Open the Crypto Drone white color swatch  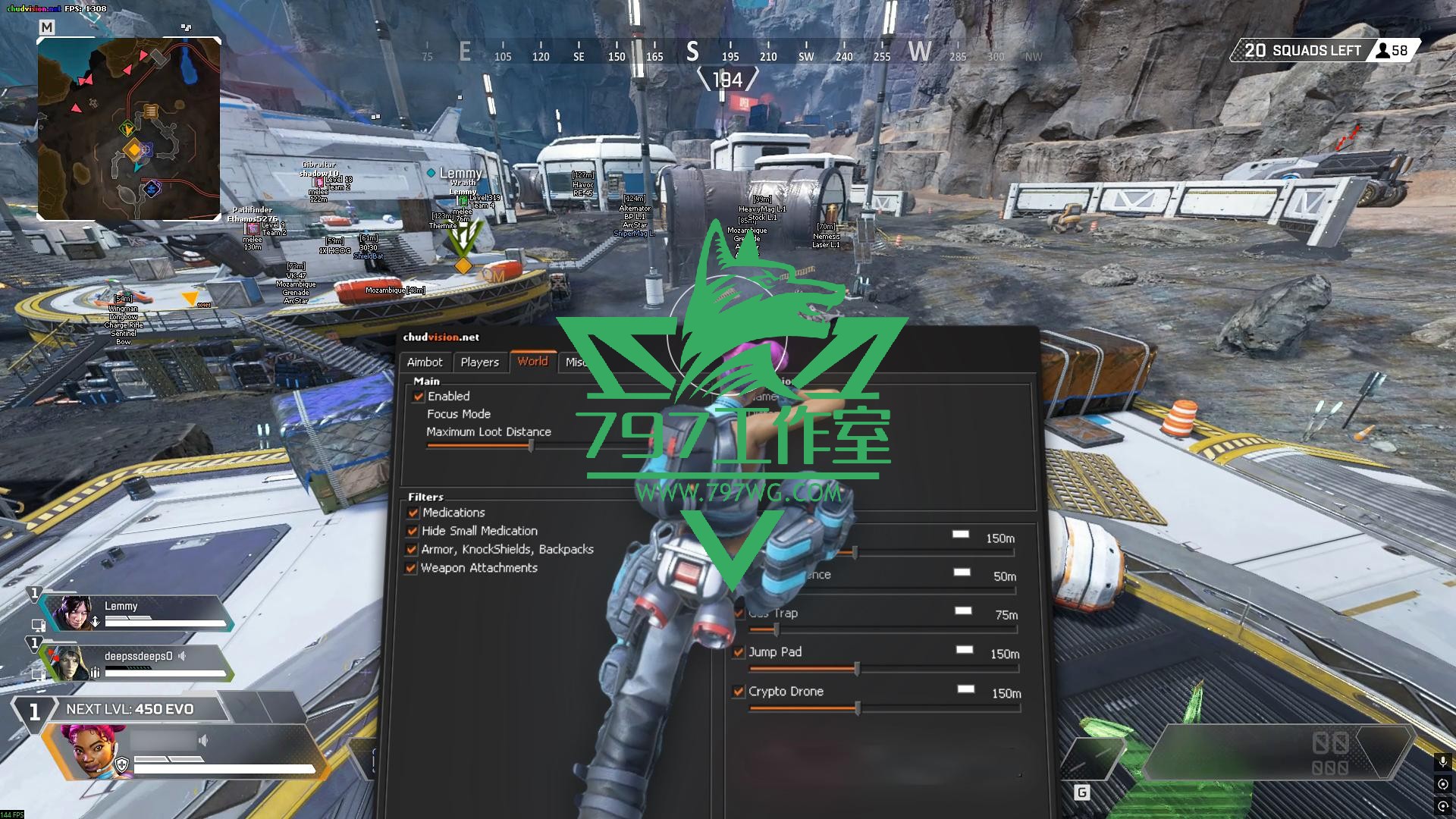point(966,689)
